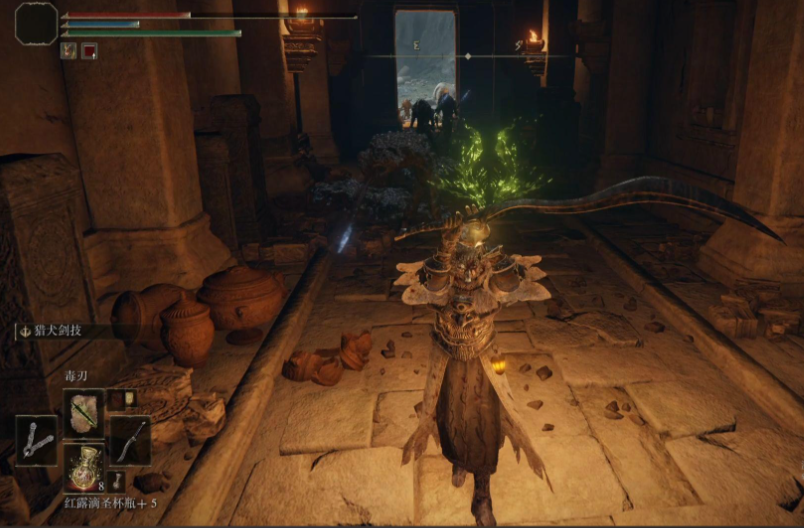Click the small flask icon beside the quick item
This screenshot has width=804, height=528.
click(x=117, y=480)
